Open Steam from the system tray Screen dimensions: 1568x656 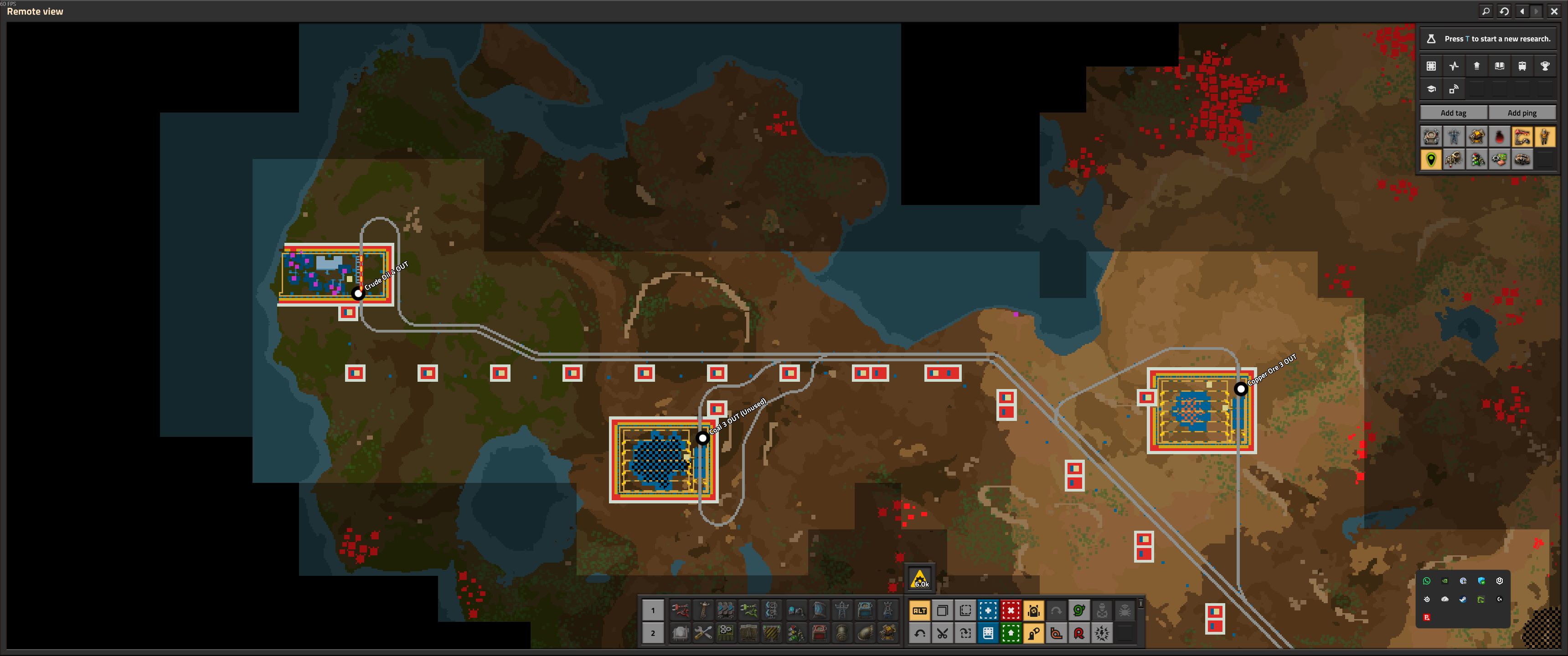1463,600
